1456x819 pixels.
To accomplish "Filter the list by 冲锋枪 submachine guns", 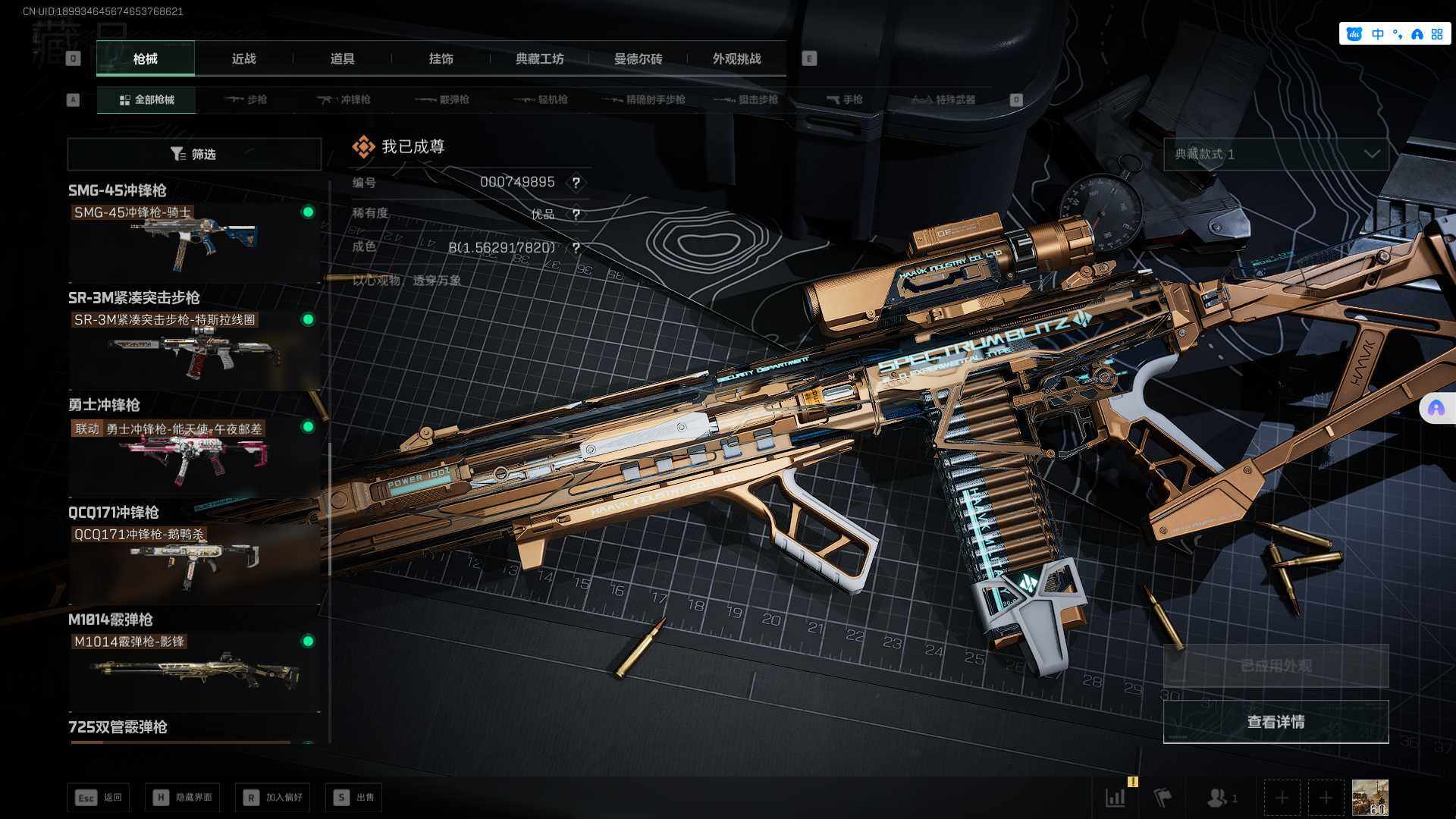I will point(344,99).
